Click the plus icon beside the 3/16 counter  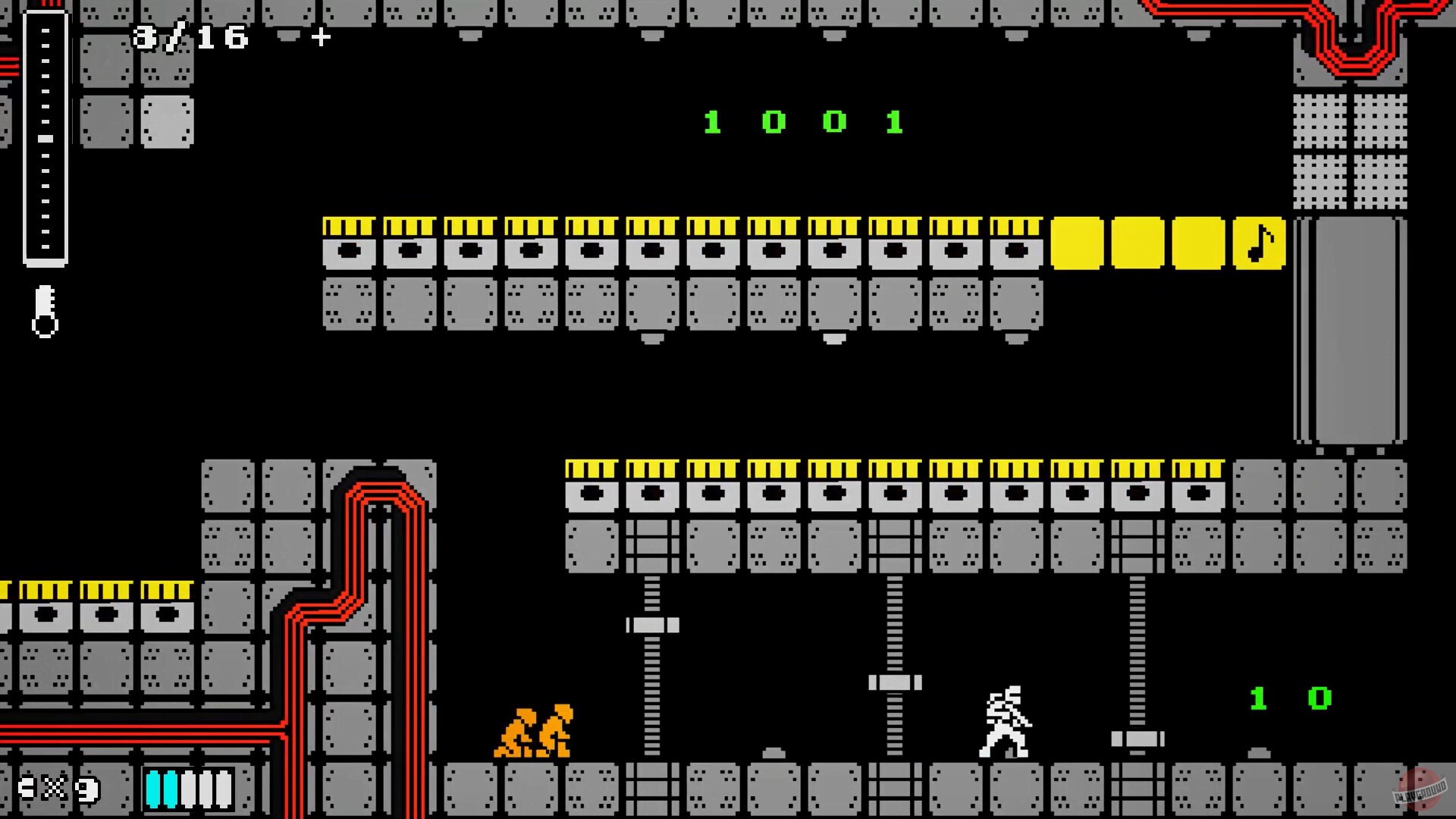(319, 36)
